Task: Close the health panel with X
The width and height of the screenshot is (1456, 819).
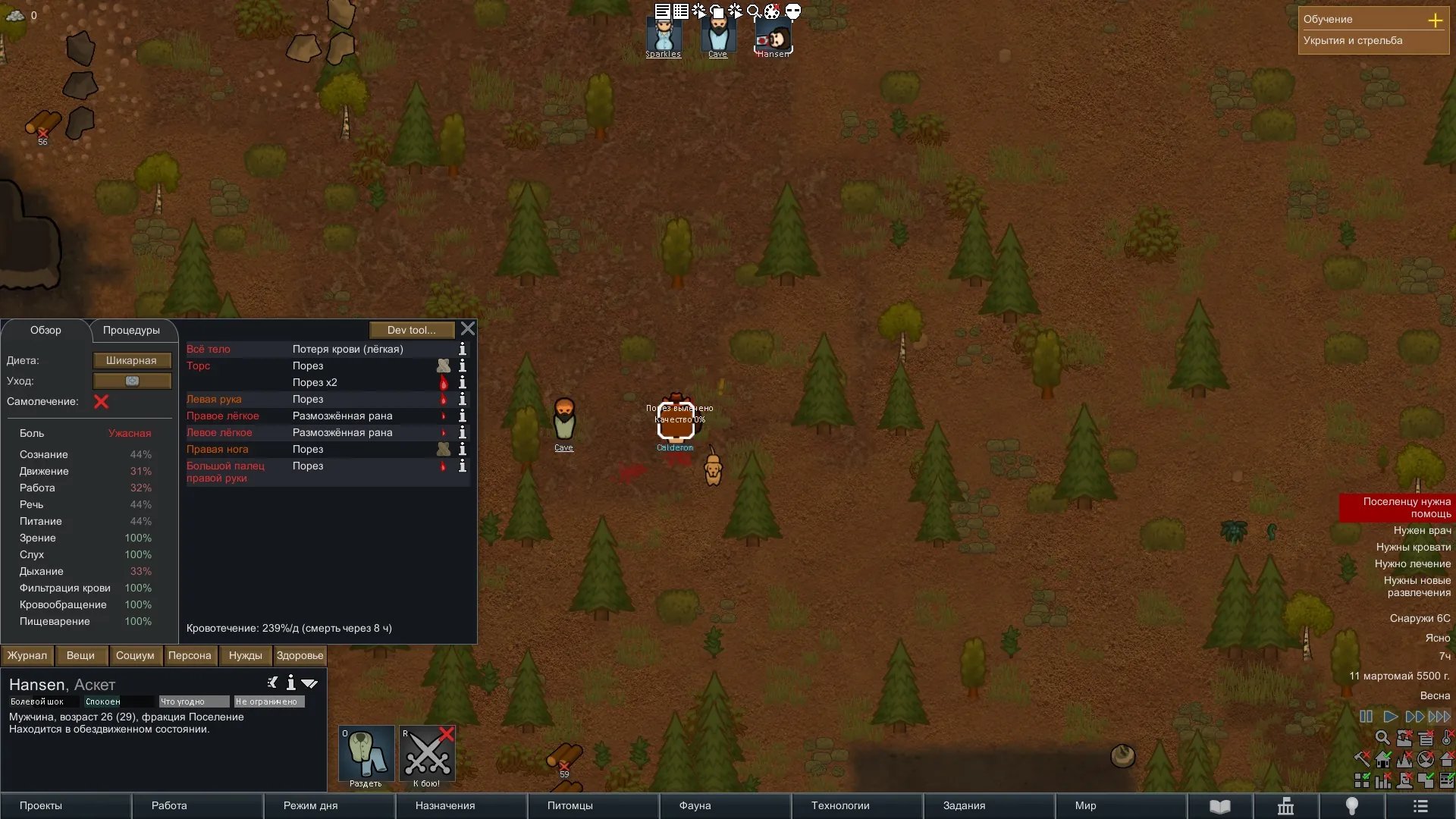Action: [x=468, y=329]
